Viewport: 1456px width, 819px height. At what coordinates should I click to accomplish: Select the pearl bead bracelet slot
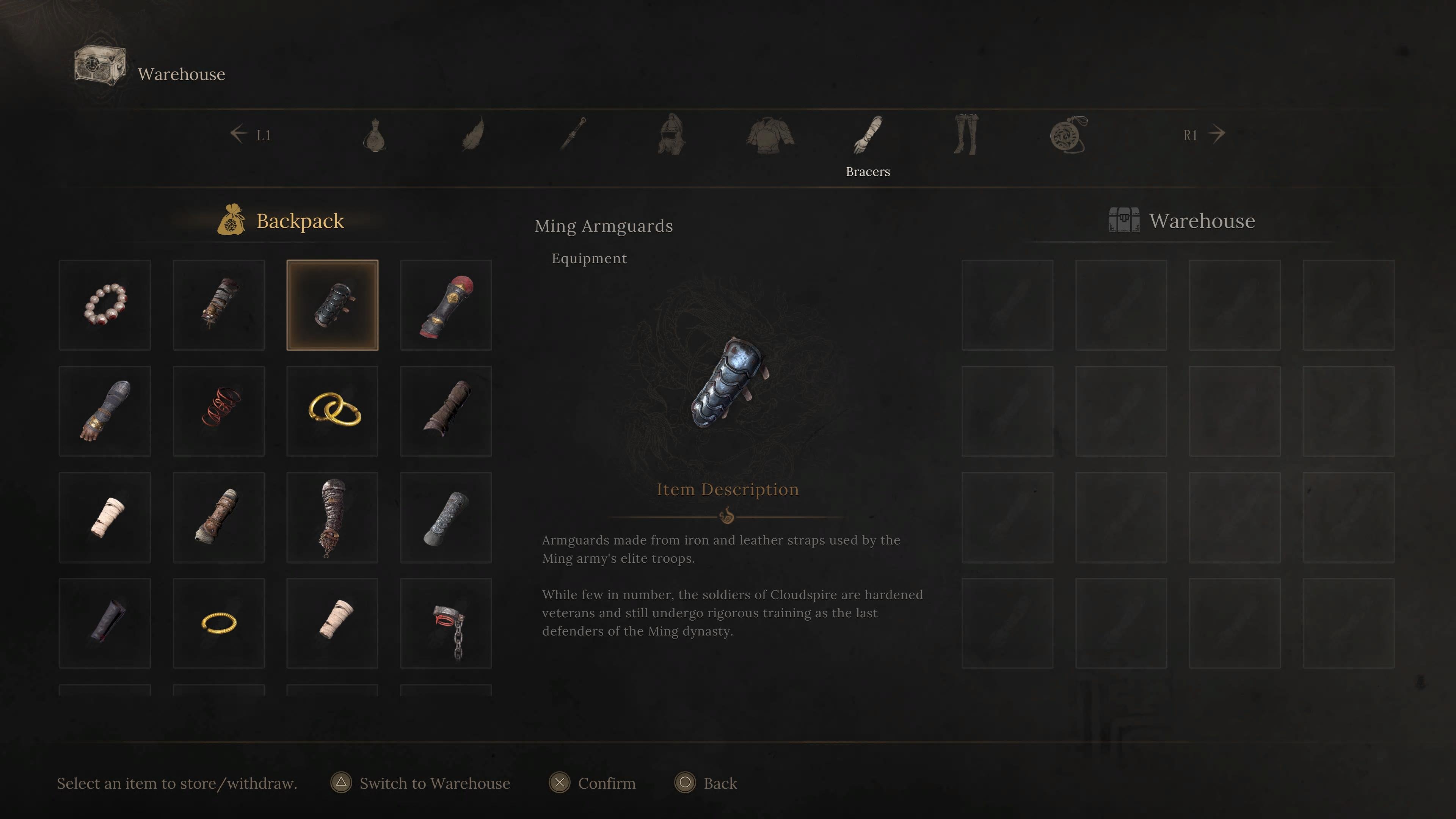point(105,305)
